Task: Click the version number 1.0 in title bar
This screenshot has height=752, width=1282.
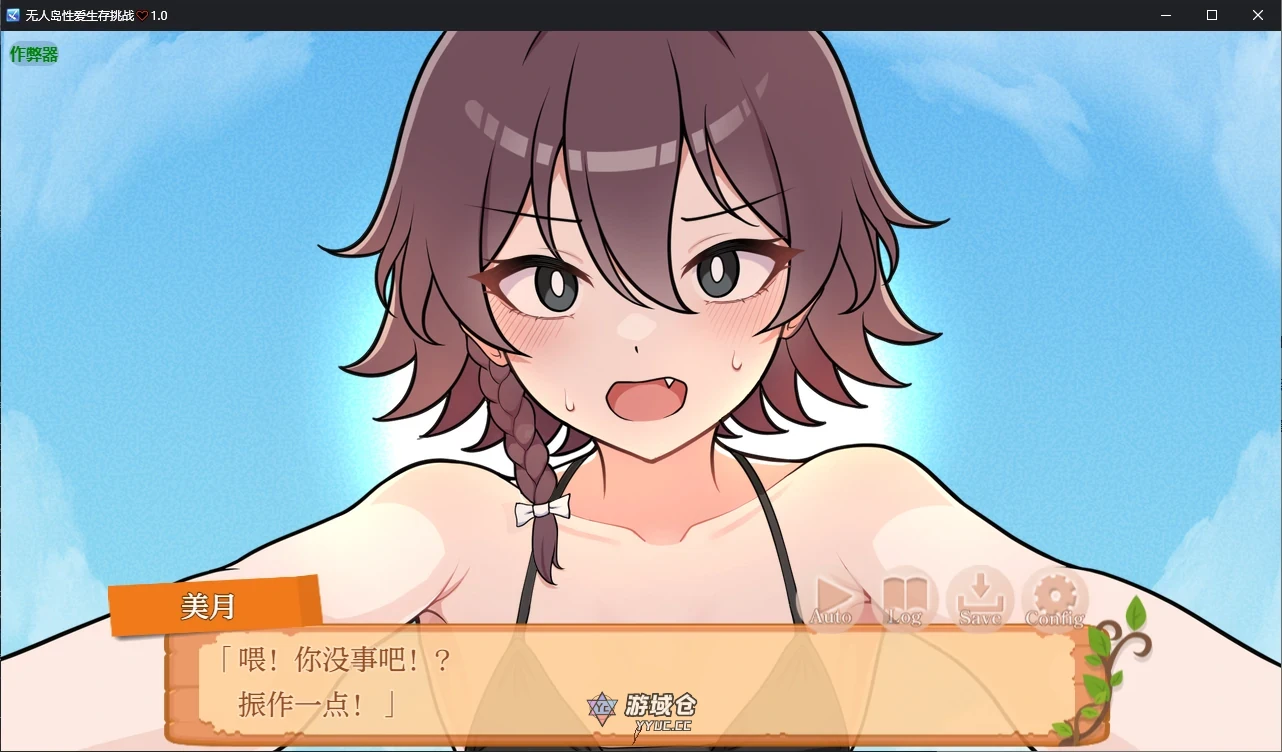Action: (x=158, y=15)
